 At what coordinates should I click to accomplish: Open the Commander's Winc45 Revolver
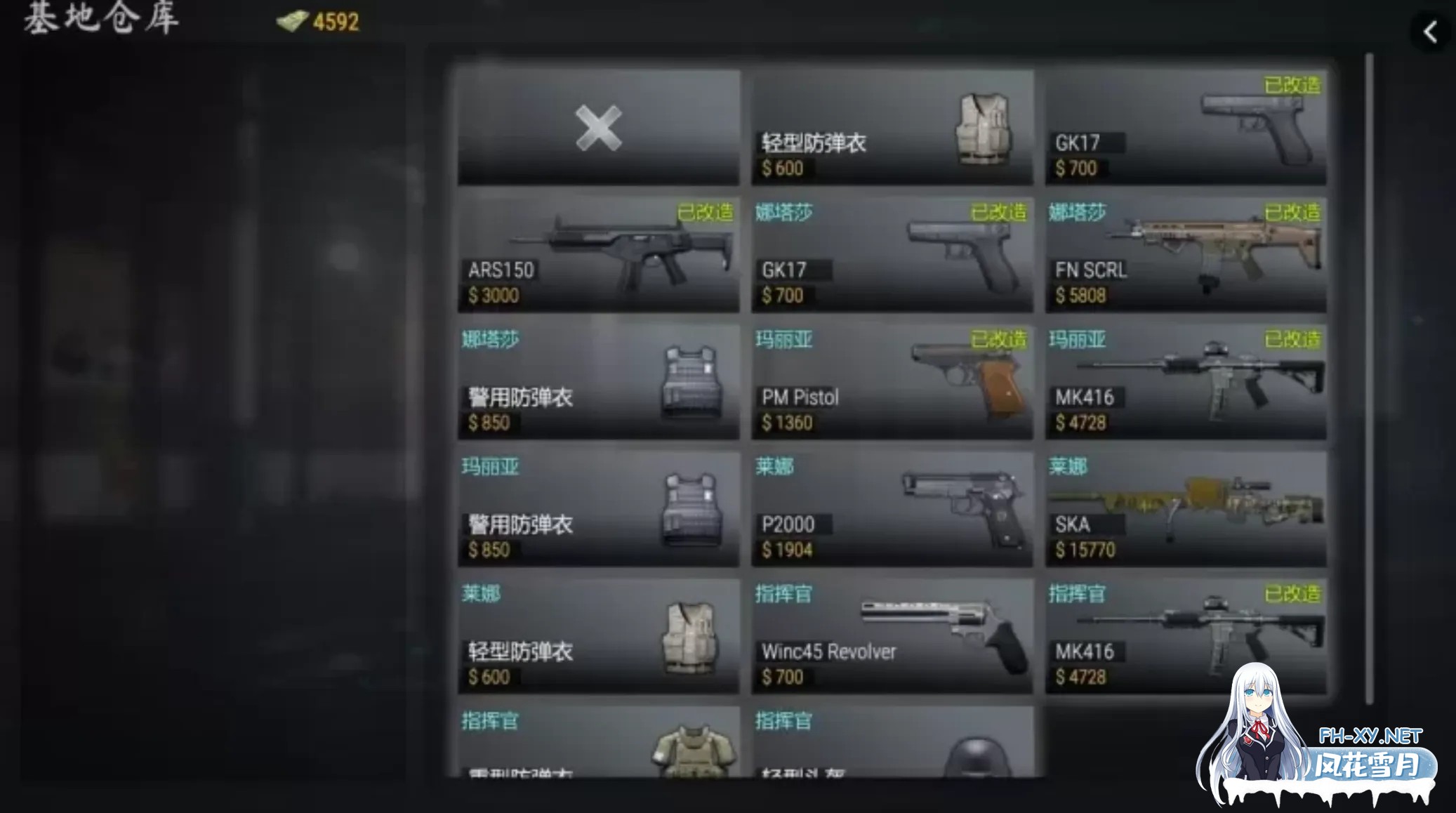pos(892,637)
